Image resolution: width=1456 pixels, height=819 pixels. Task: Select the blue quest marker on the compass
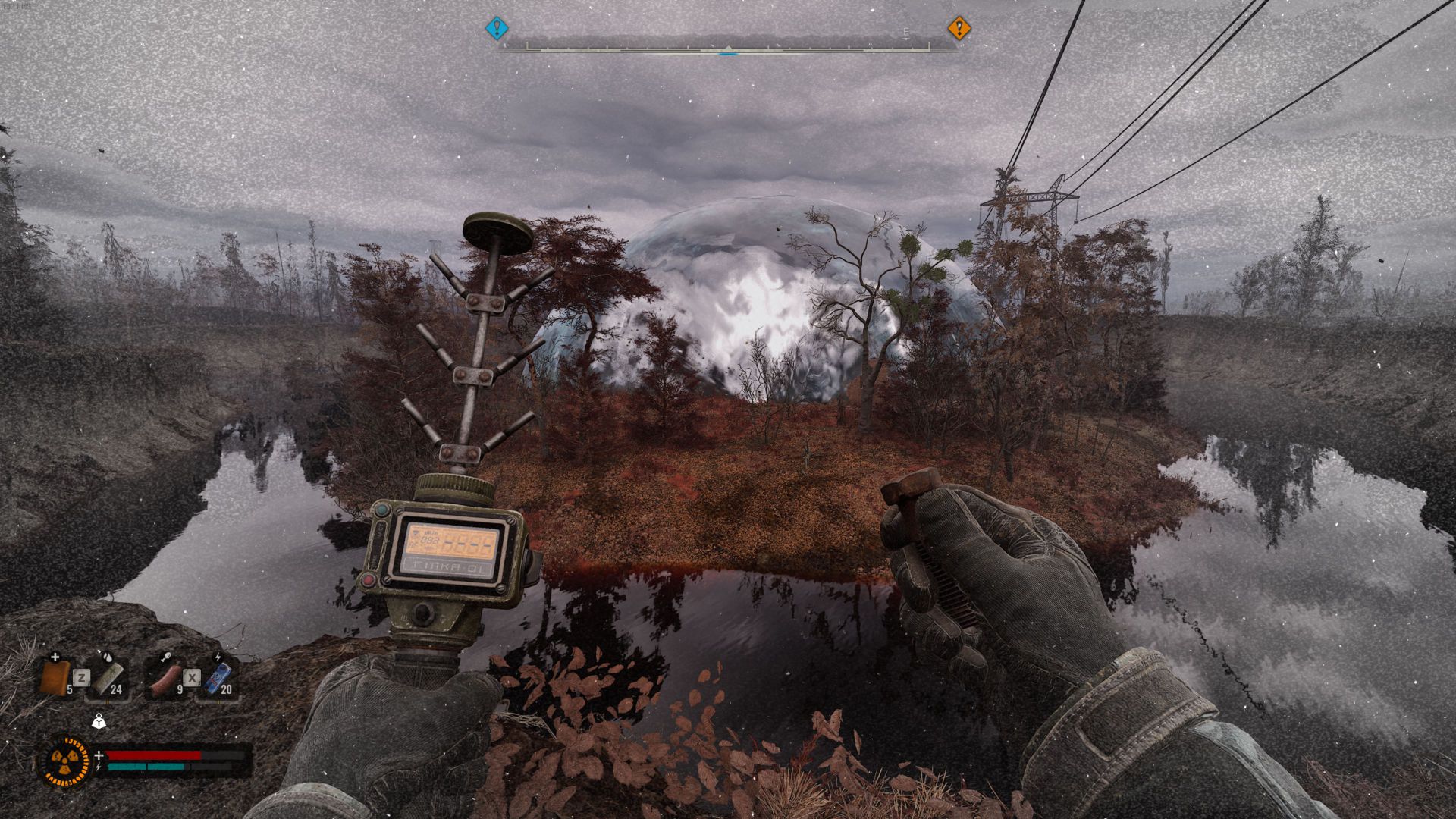point(496,29)
